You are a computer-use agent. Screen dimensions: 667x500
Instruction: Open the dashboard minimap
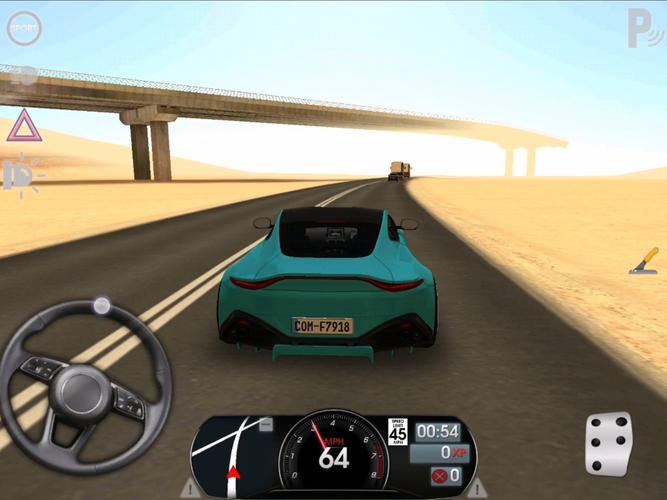point(232,456)
